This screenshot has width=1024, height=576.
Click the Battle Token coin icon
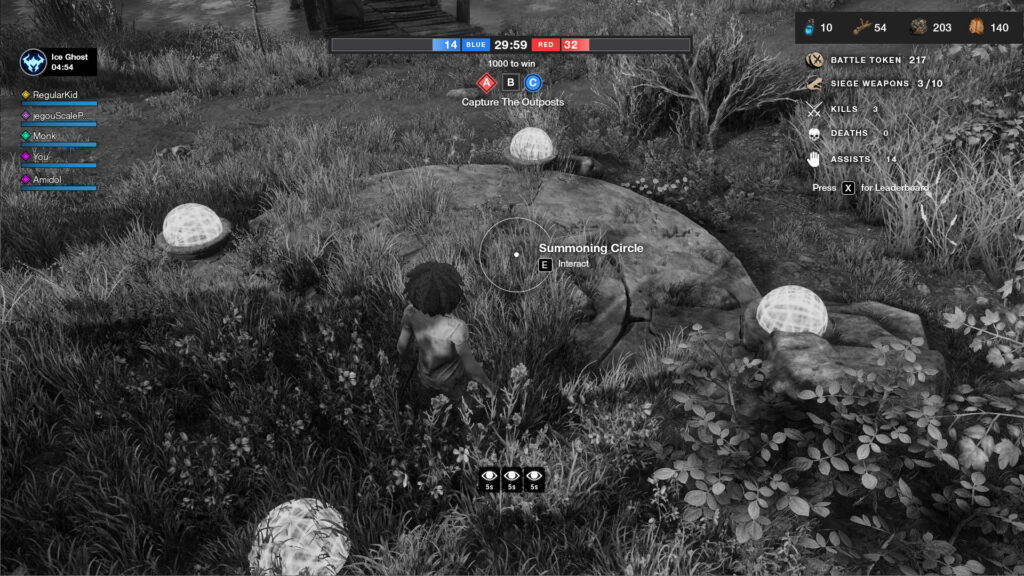click(x=814, y=61)
